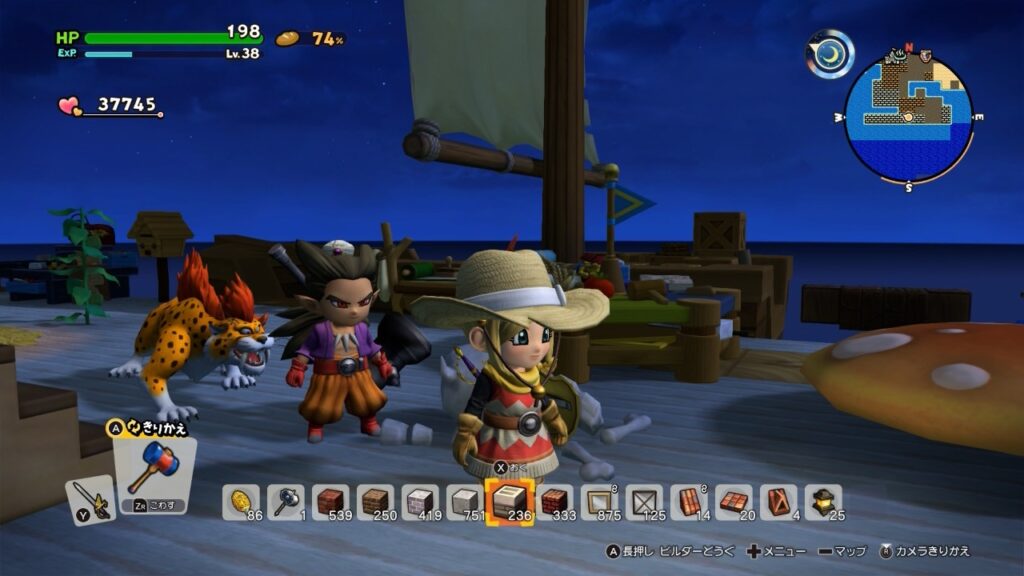Click the bread hunger icon
This screenshot has width=1024, height=576.
288,39
